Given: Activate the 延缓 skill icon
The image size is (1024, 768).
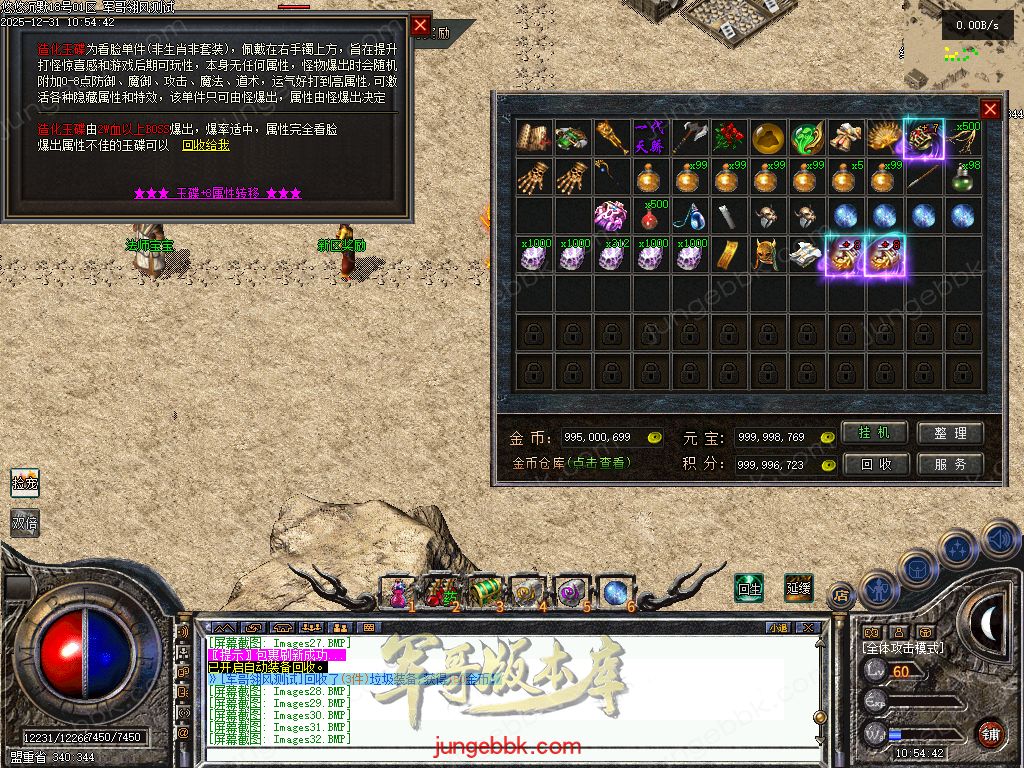Looking at the screenshot, I should [x=798, y=587].
